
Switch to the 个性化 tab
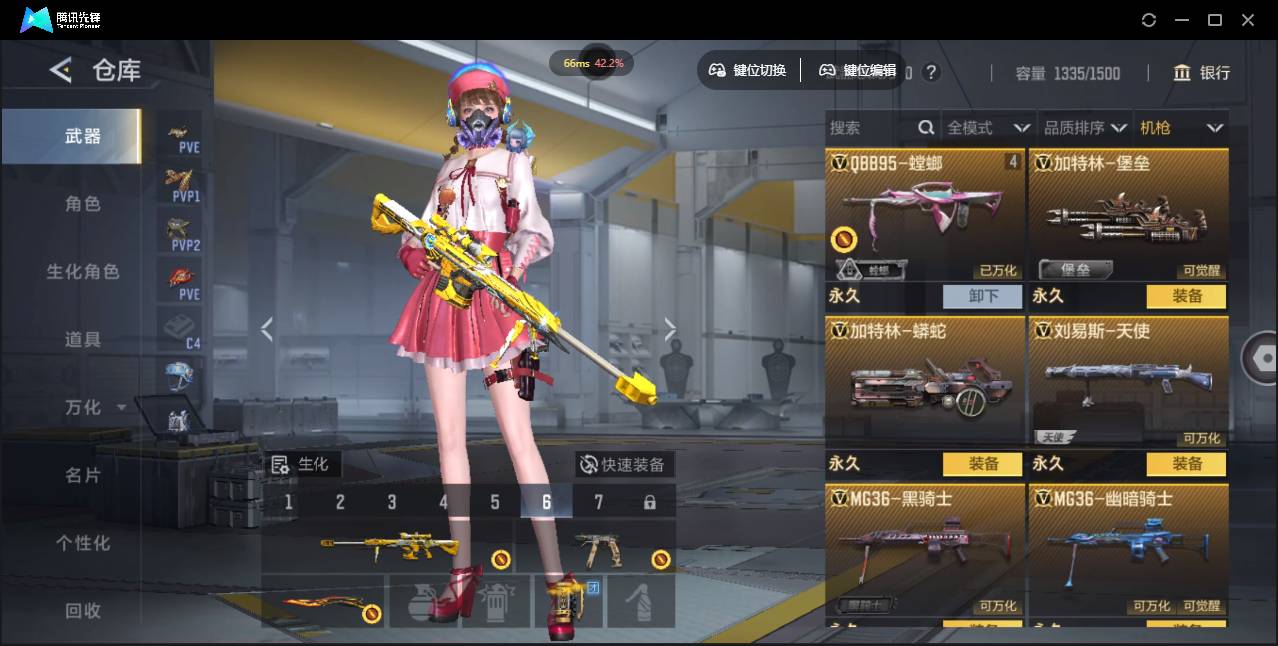[83, 543]
